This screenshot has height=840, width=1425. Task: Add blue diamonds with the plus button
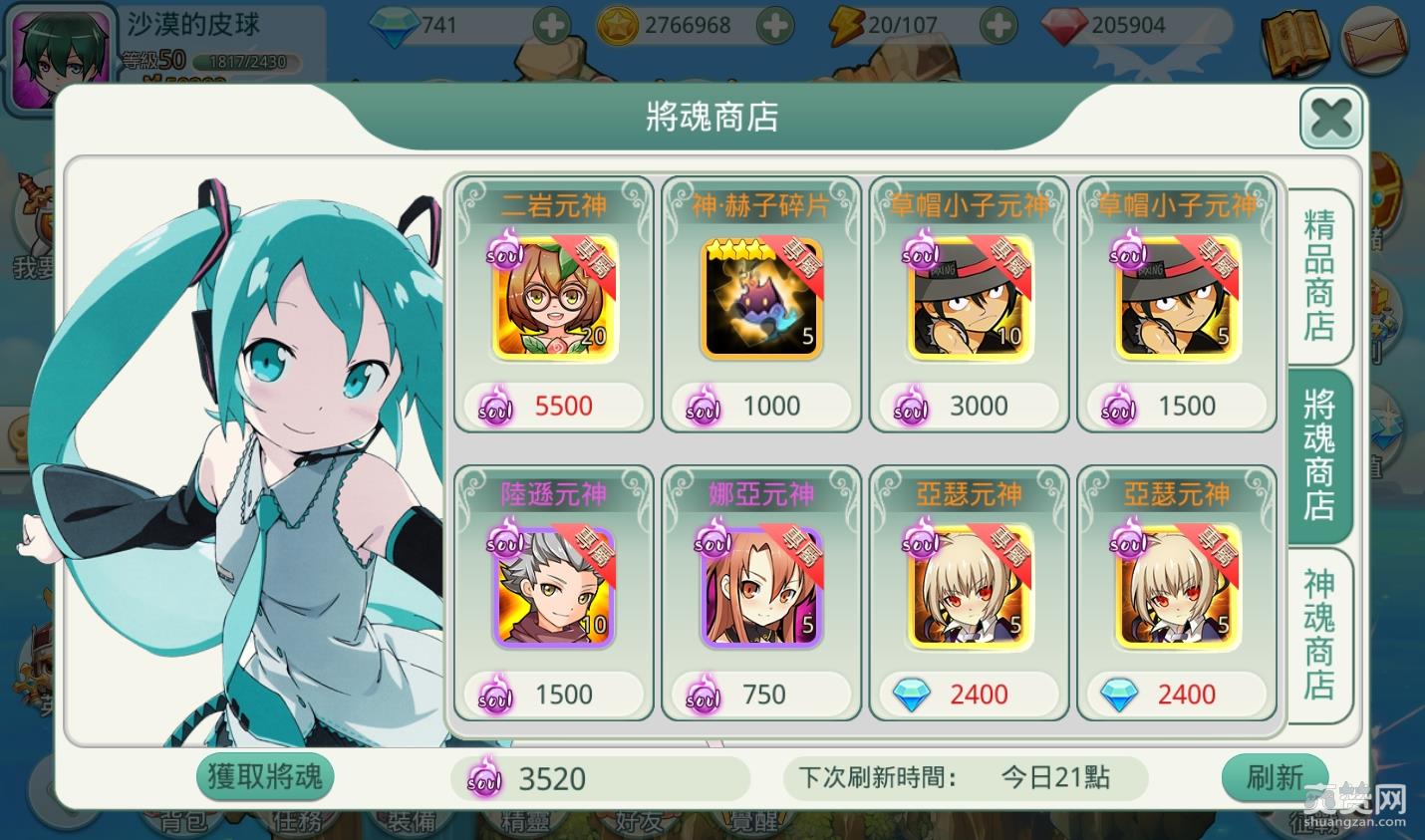[x=551, y=26]
